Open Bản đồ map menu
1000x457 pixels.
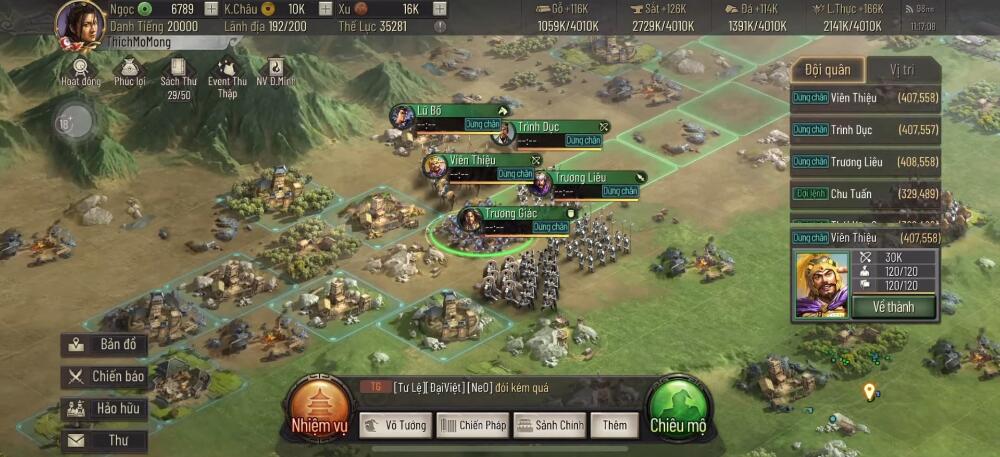click(x=105, y=345)
